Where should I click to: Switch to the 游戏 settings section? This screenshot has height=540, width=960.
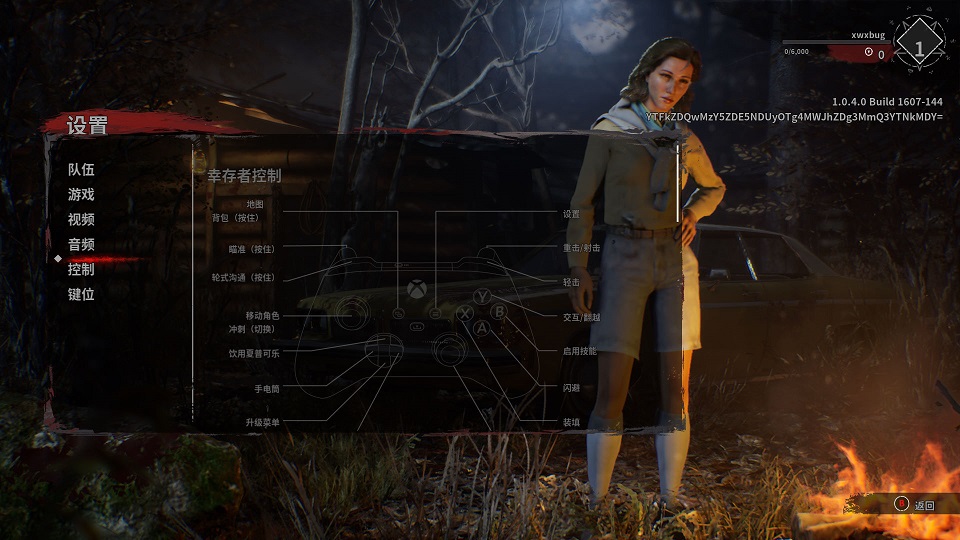tap(81, 195)
